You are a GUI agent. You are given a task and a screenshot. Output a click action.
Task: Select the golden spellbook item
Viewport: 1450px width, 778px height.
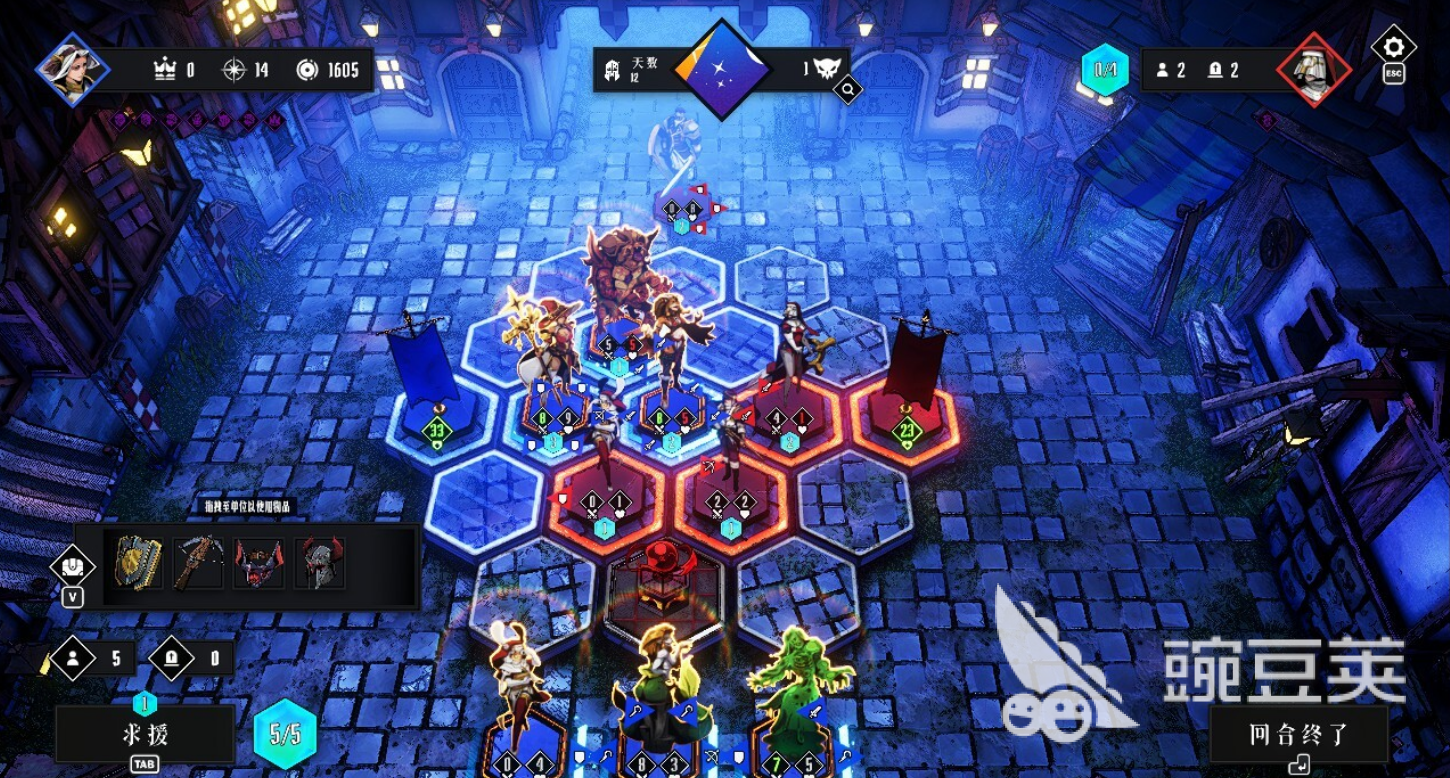pyautogui.click(x=138, y=563)
